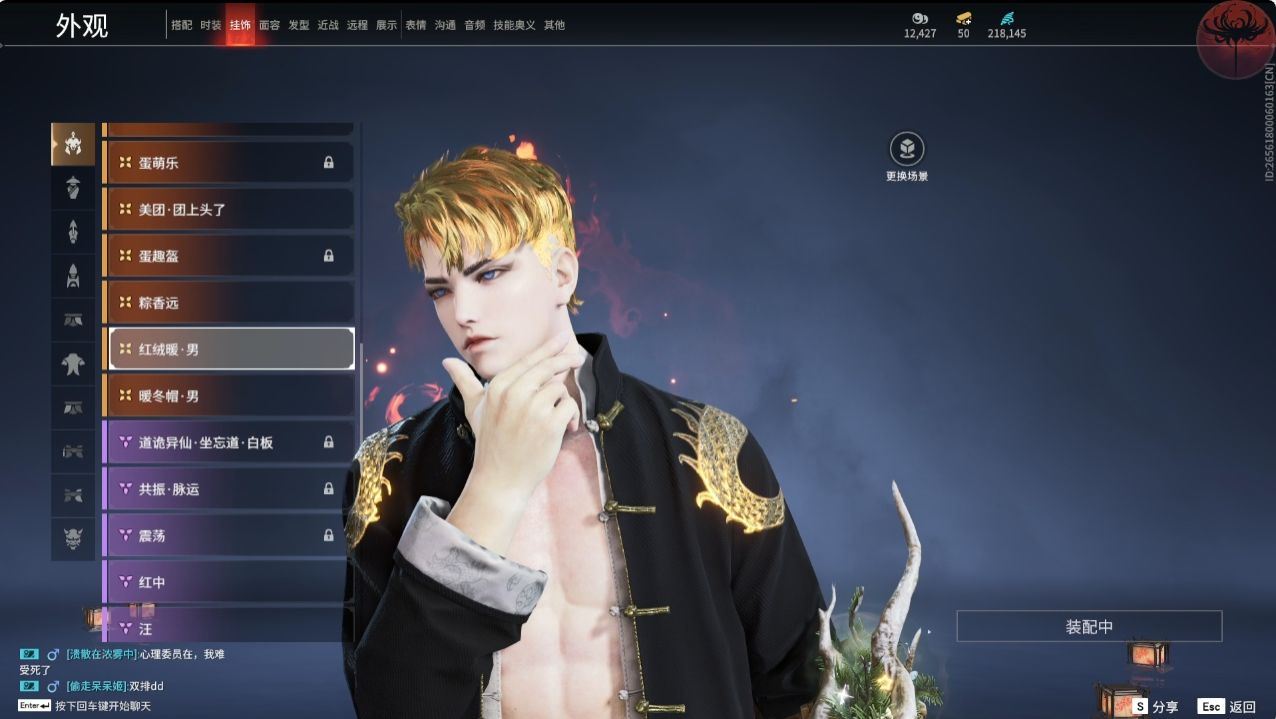1276x719 pixels.
Task: Select the 面容 tab
Action: pyautogui.click(x=269, y=25)
